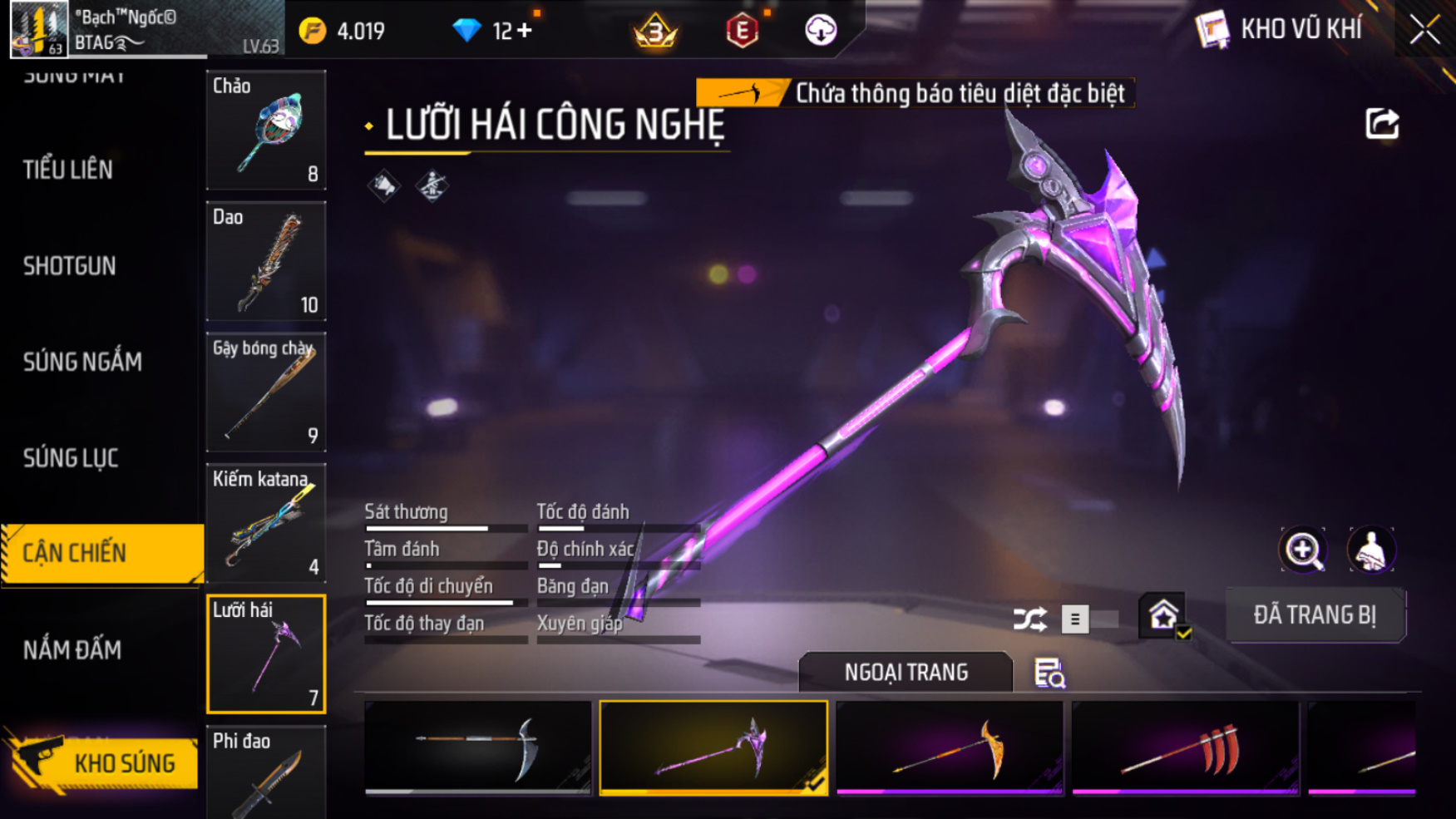Add diamonds with the plus button
Viewport: 1456px width, 819px height.
[x=525, y=31]
